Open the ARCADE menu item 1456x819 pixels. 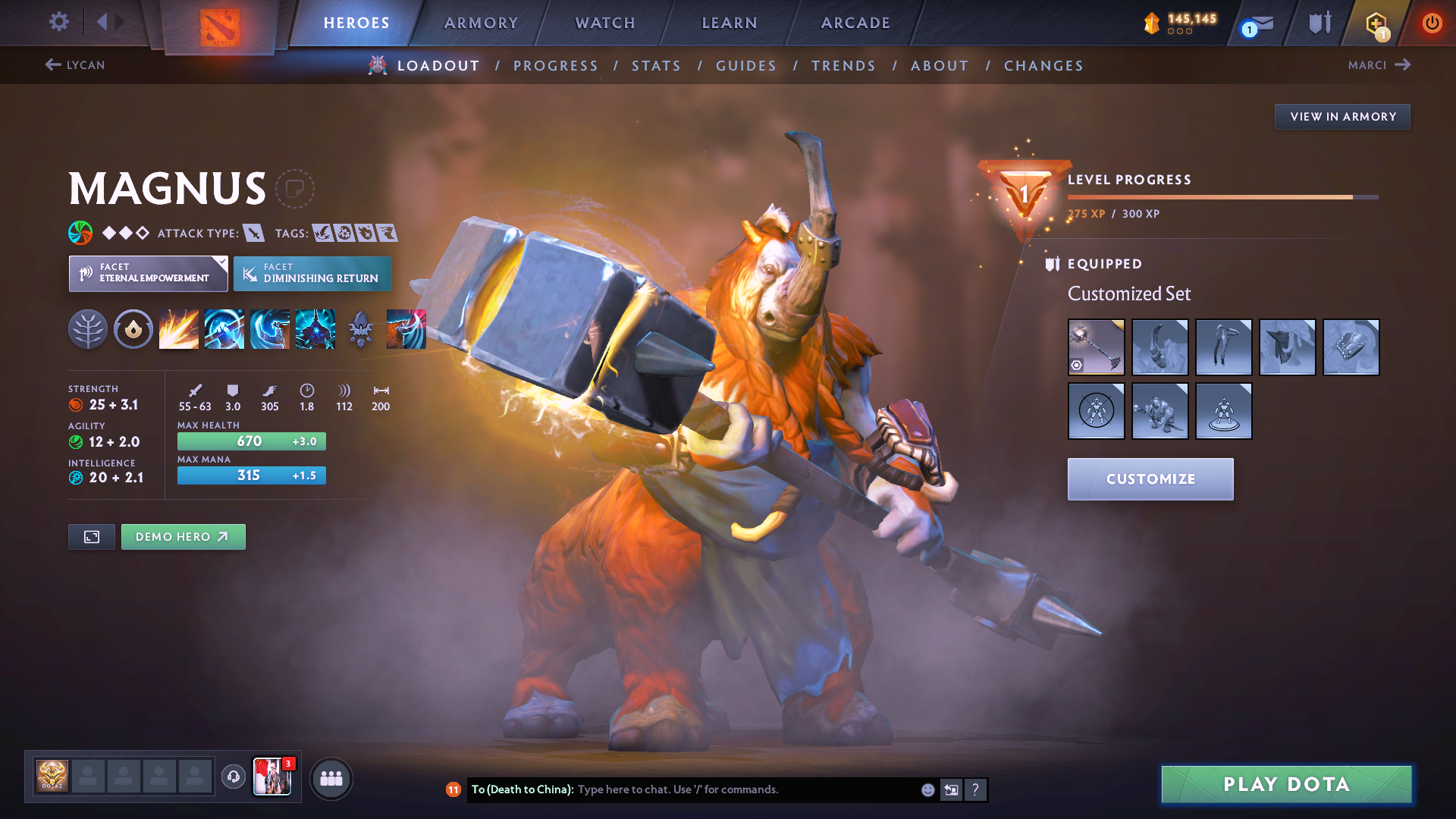tap(855, 23)
